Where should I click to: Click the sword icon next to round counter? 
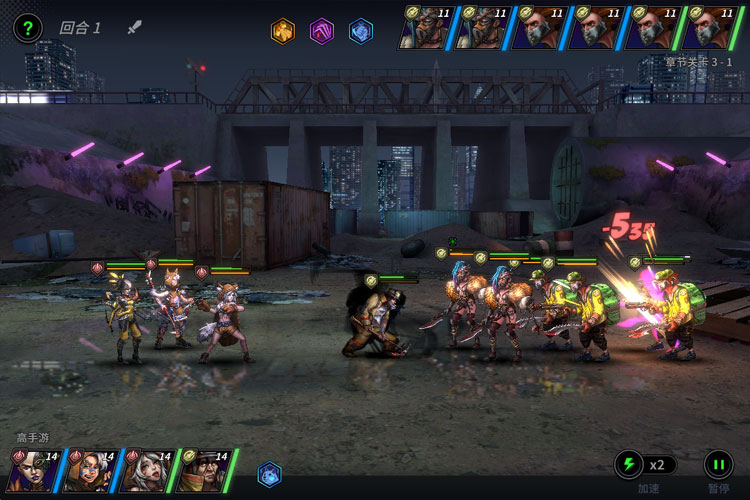135,27
